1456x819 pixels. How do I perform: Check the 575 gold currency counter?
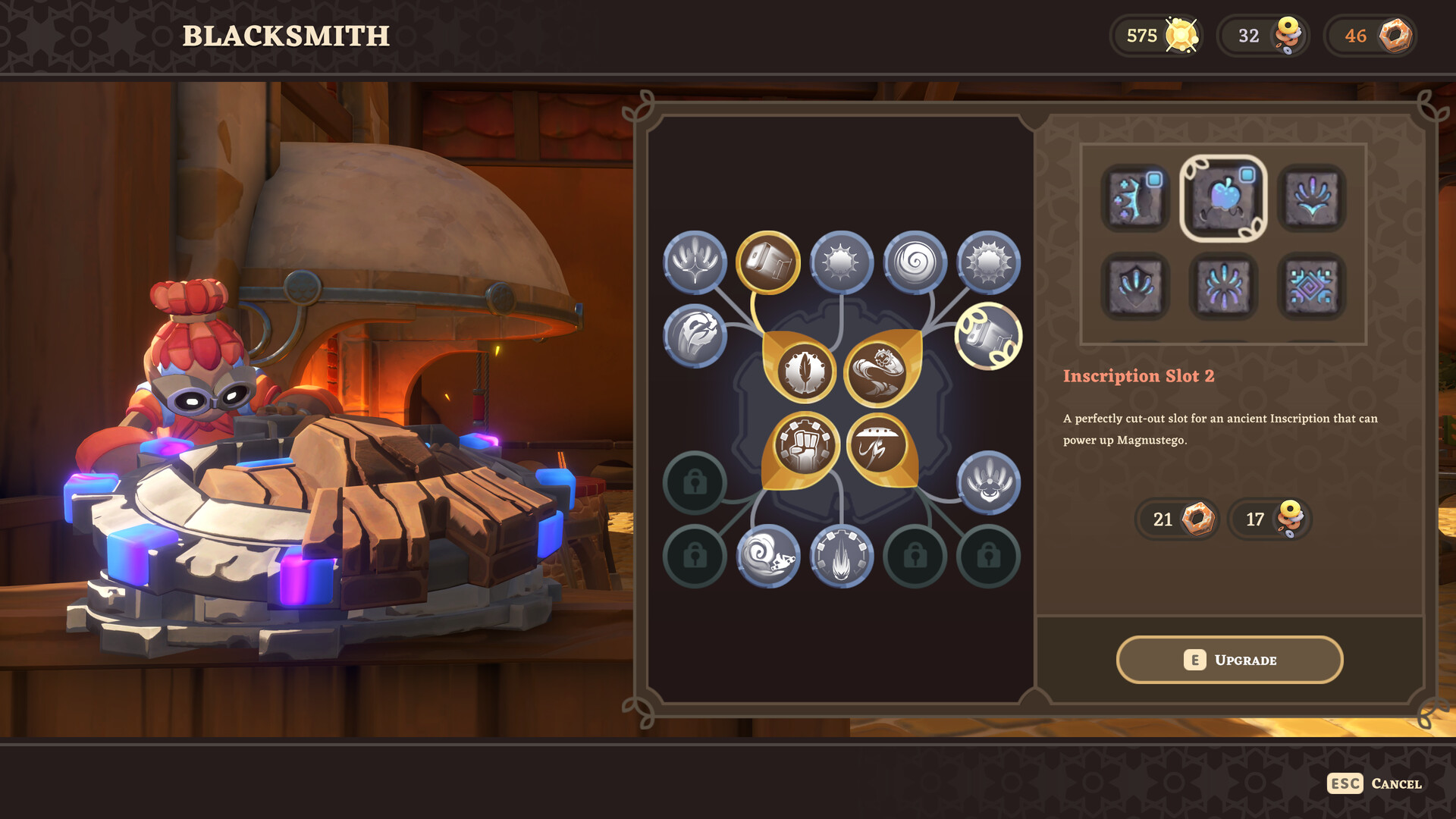pos(1156,35)
